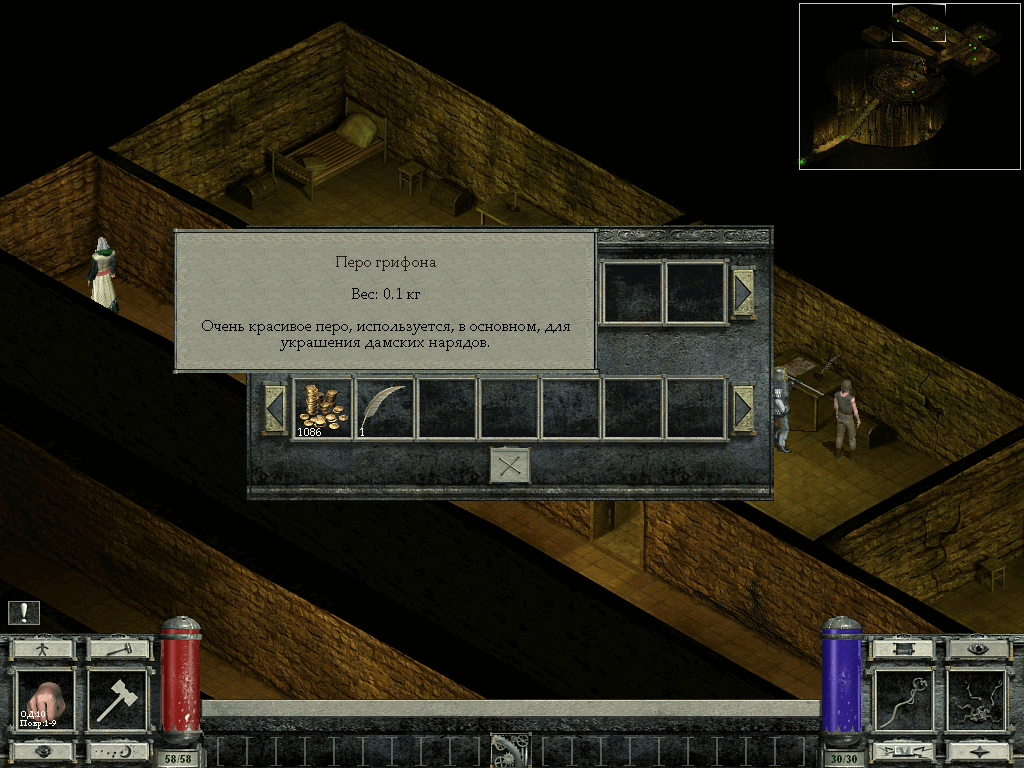Open the exclamation mark notification icon

[24, 613]
